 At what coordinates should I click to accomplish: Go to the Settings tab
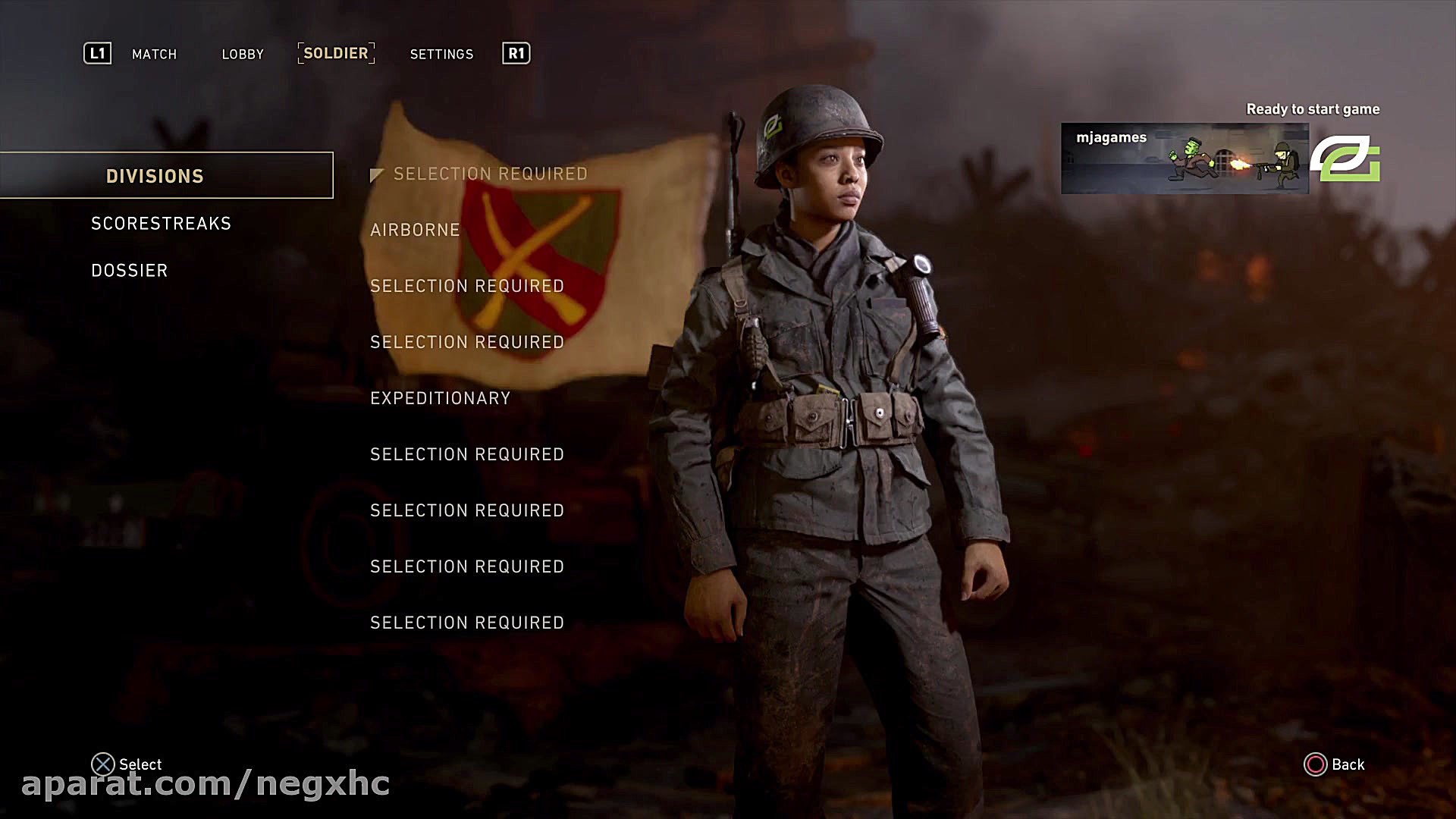(x=441, y=54)
